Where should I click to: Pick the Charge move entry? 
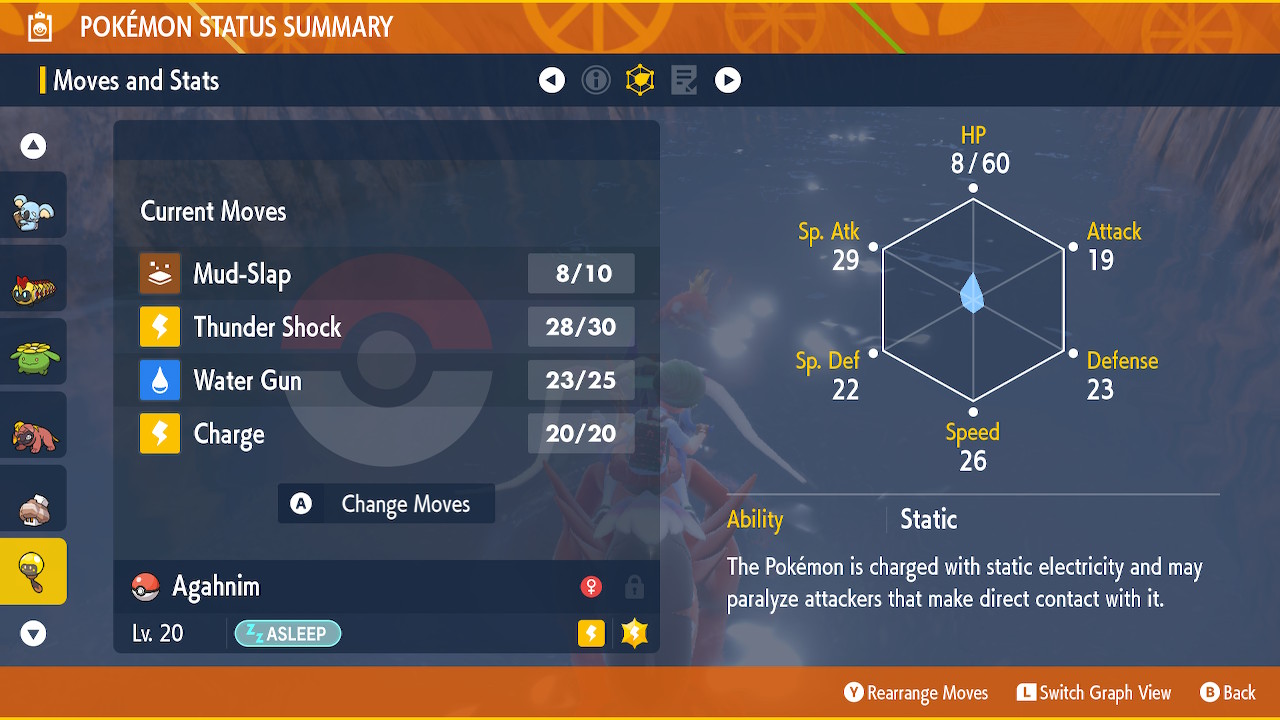[x=386, y=434]
